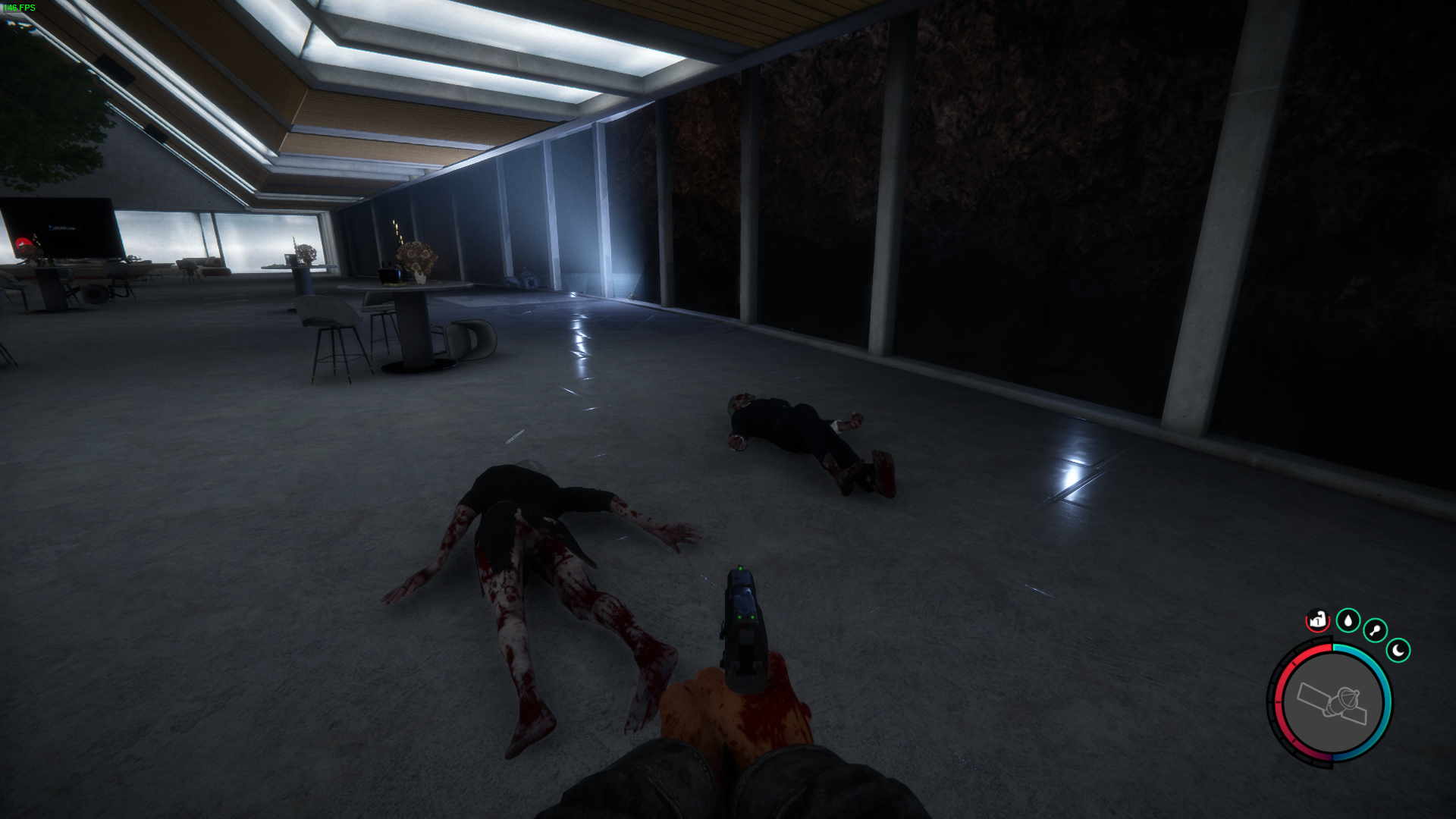Open the satellite GPS tracker dial
Viewport: 1456px width, 819px height.
pyautogui.click(x=1332, y=703)
